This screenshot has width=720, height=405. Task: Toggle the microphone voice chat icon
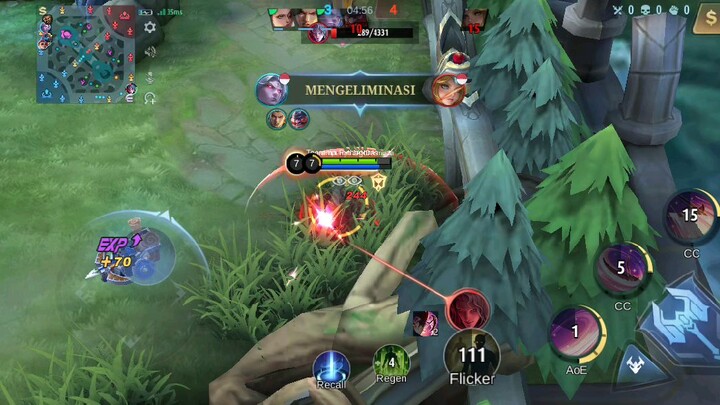pos(150,76)
